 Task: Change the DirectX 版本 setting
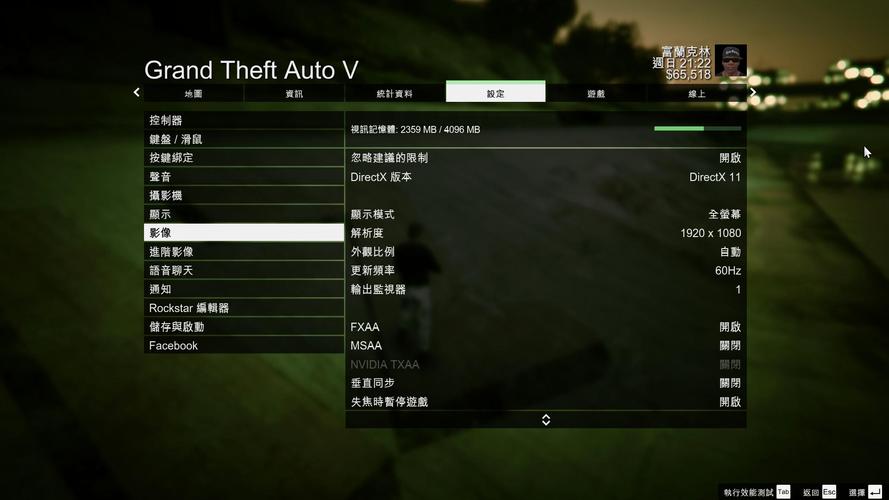tap(545, 177)
